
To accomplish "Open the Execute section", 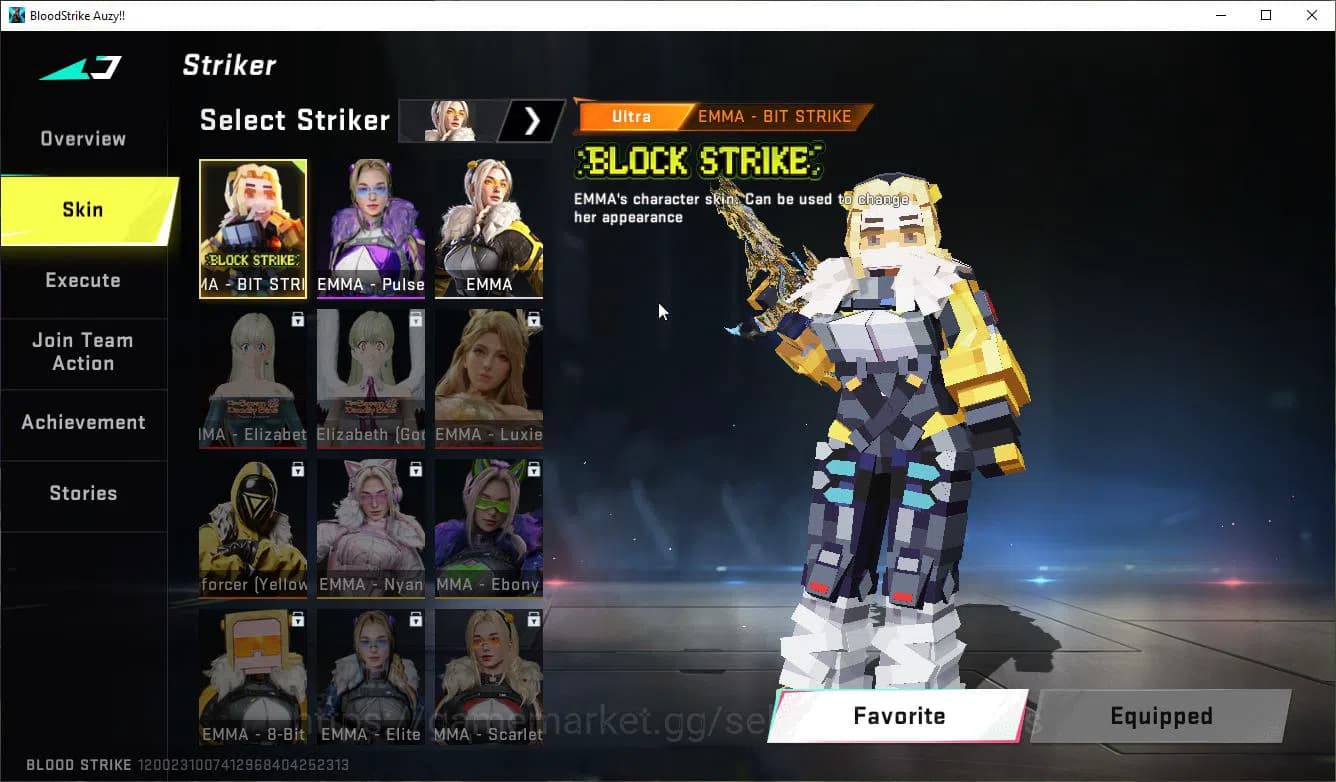I will pos(82,281).
